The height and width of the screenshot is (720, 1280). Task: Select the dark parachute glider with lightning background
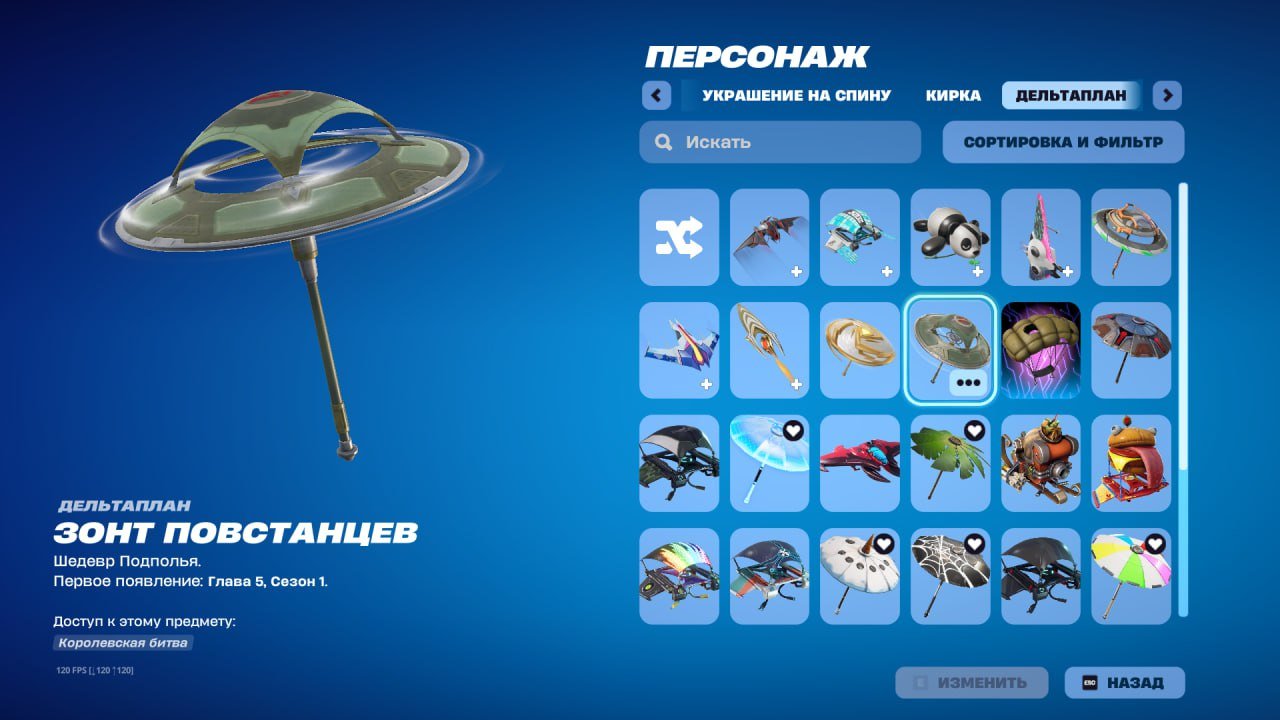[1041, 351]
